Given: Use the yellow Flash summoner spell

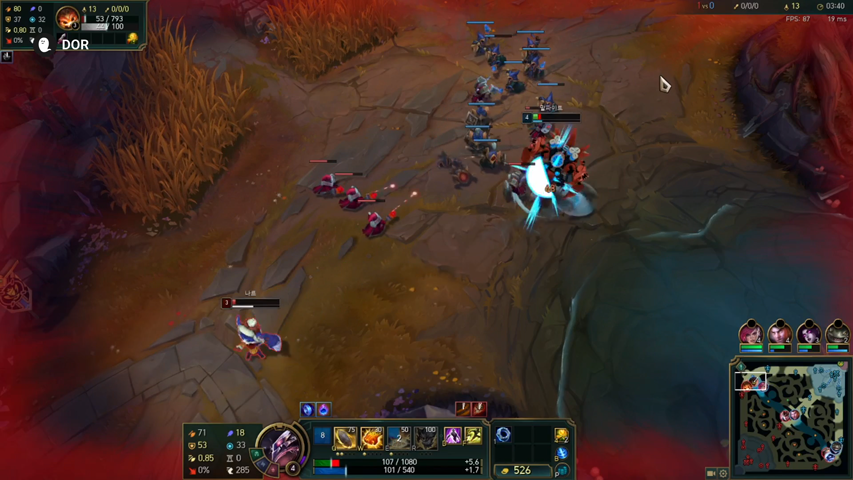Looking at the screenshot, I should point(474,436).
